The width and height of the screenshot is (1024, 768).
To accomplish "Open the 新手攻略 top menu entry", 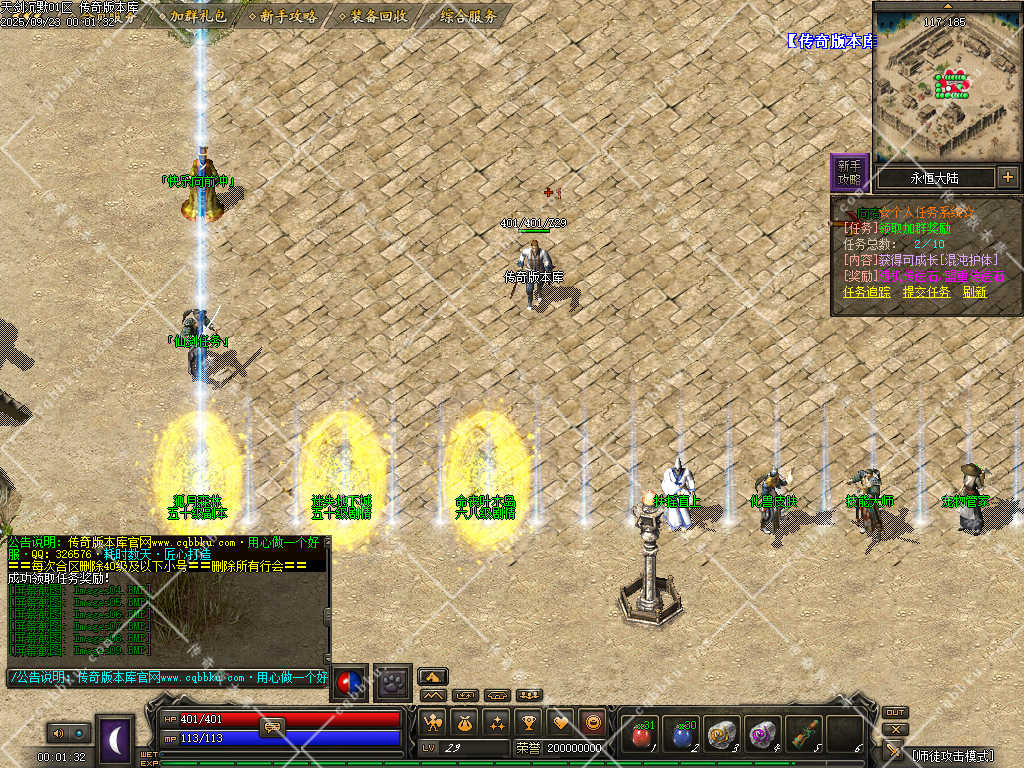I will pos(288,16).
